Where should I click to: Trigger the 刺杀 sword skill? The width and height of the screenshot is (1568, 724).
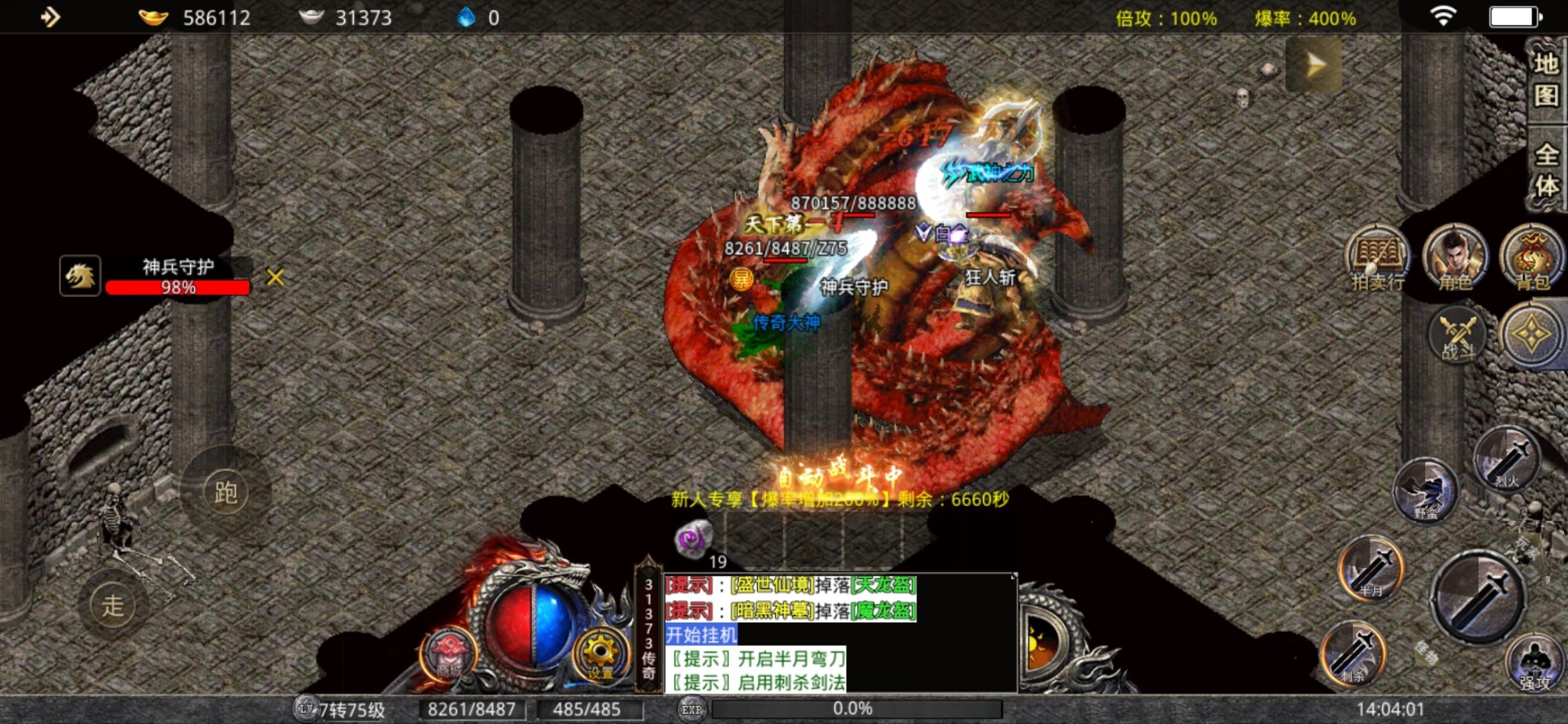click(1354, 654)
